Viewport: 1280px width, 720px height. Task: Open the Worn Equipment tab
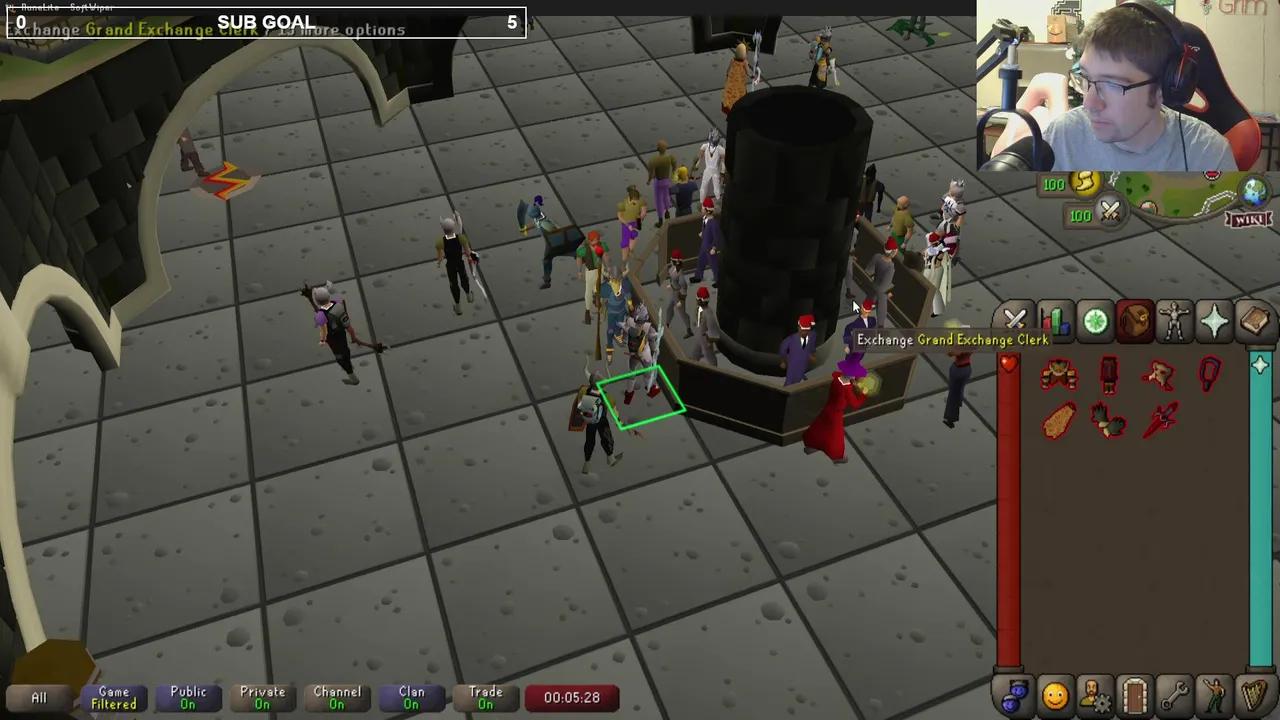(x=1175, y=320)
